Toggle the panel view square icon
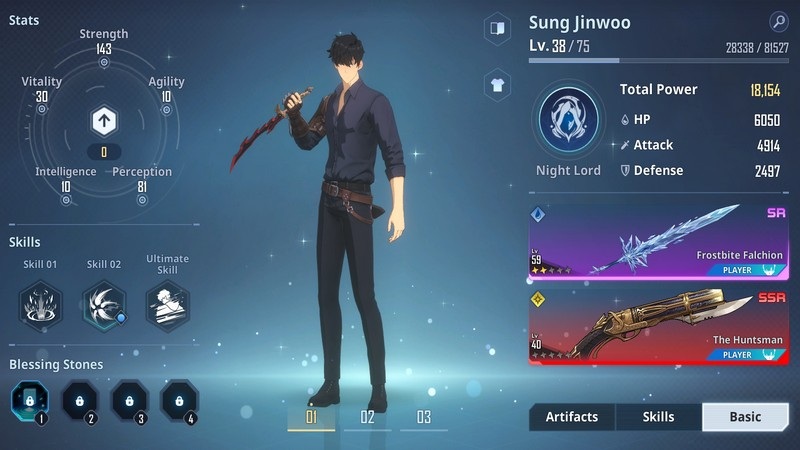 tap(497, 28)
